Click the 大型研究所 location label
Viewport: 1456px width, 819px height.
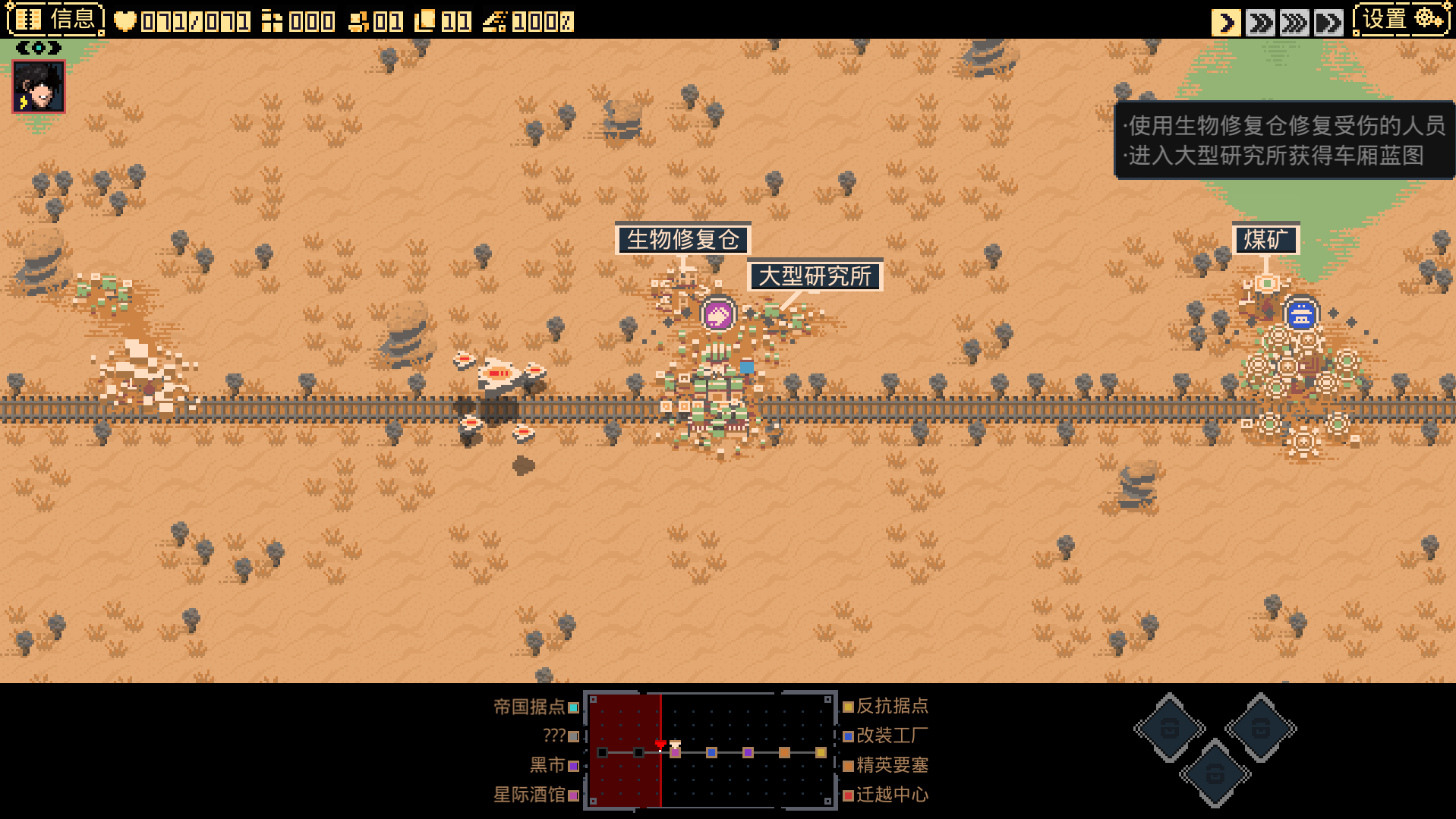[815, 276]
